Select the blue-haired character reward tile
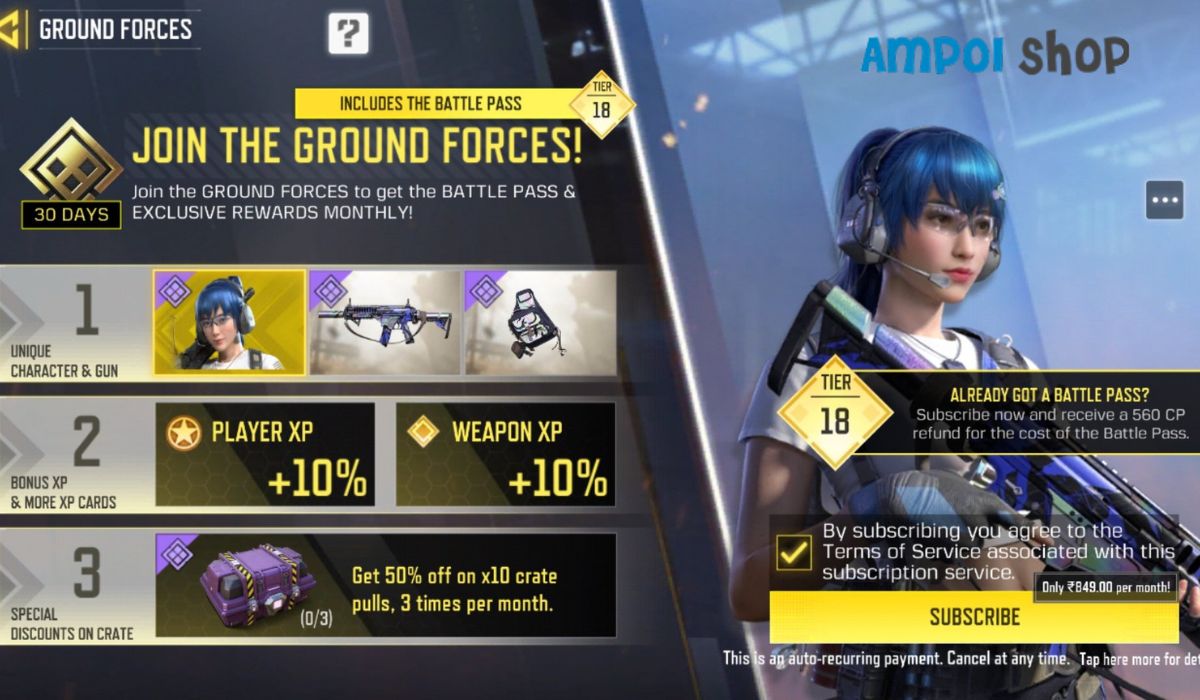1200x700 pixels. [229, 323]
